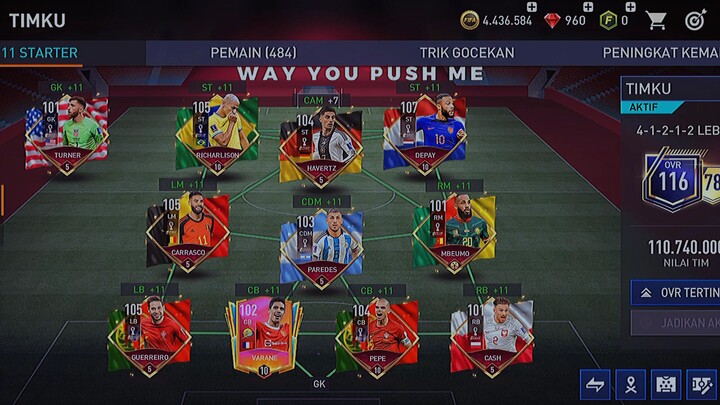Choose right back Cash's card
Screen dimensions: 720x405
[490, 333]
